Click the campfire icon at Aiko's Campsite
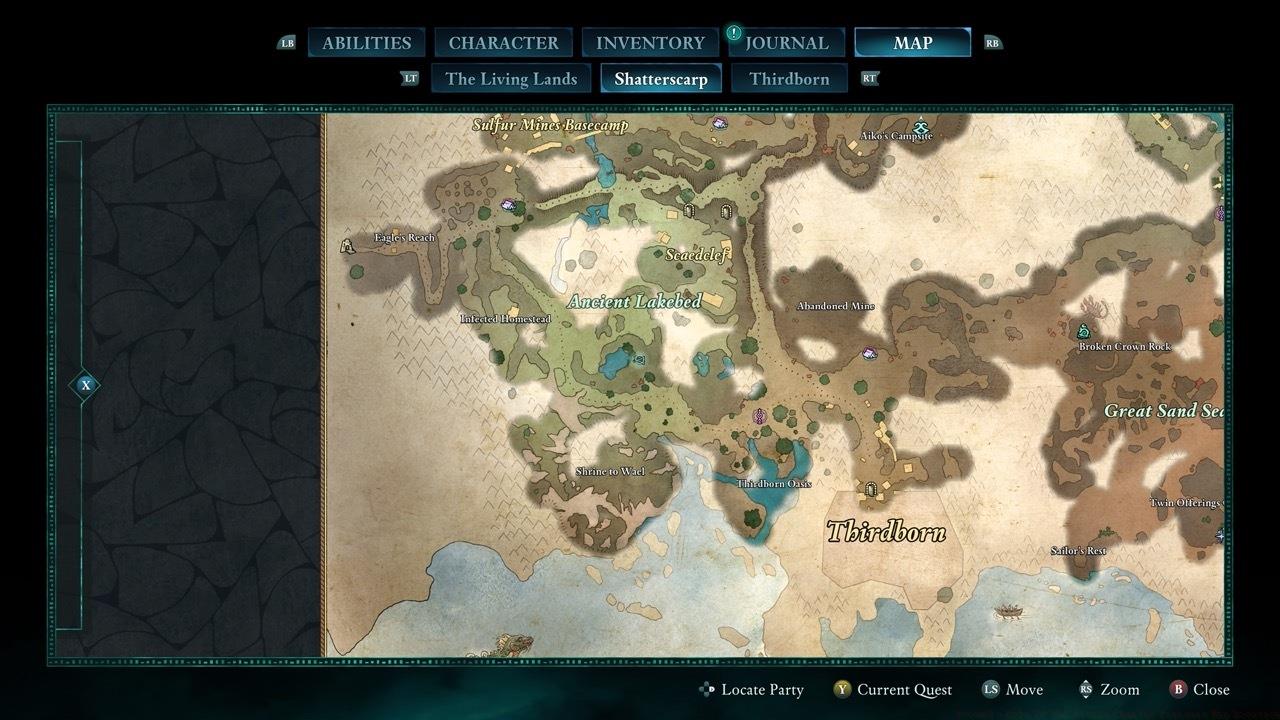 (x=920, y=126)
